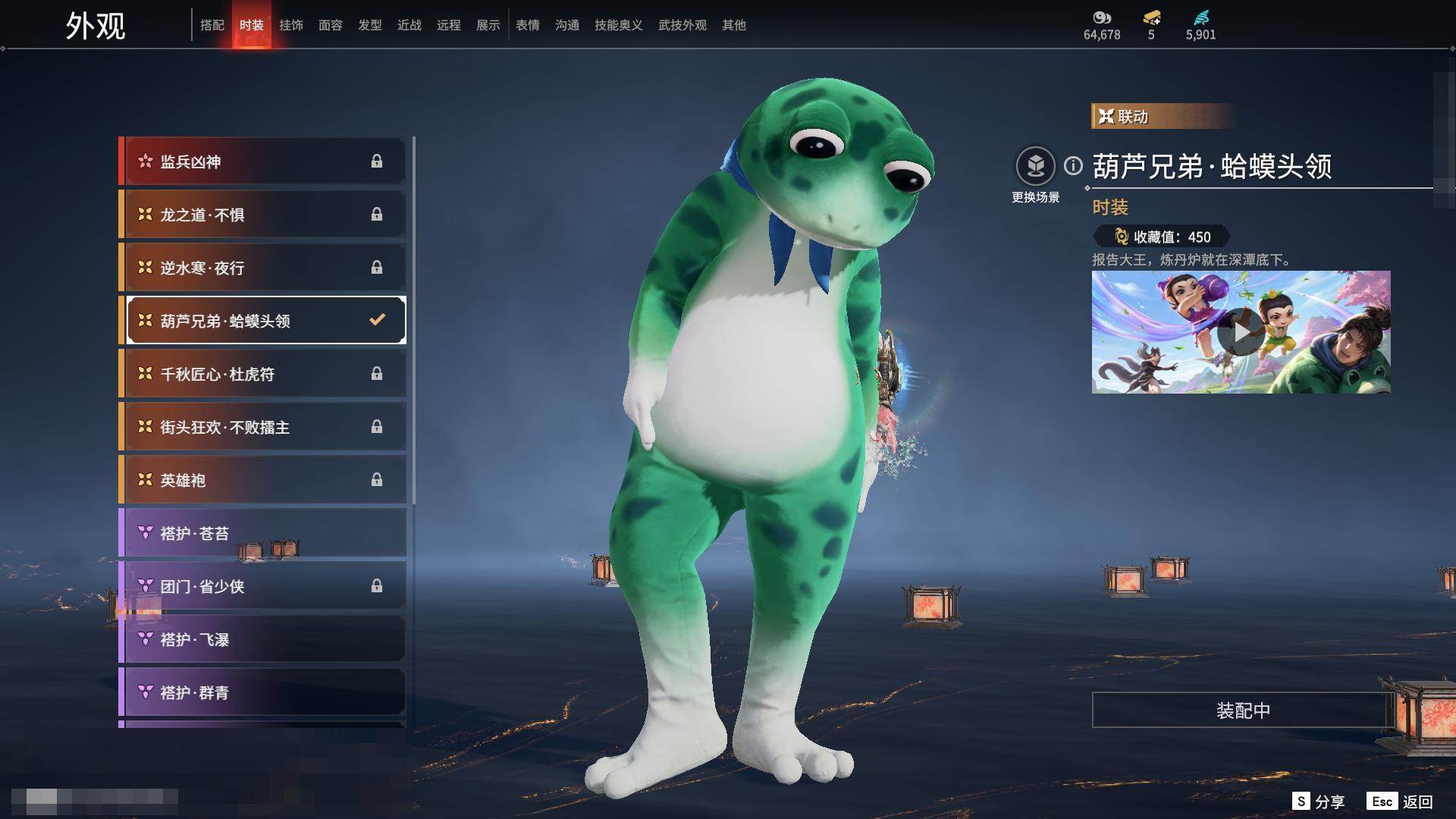Open the info icon beside the outfit name
The image size is (1456, 819).
1073,165
